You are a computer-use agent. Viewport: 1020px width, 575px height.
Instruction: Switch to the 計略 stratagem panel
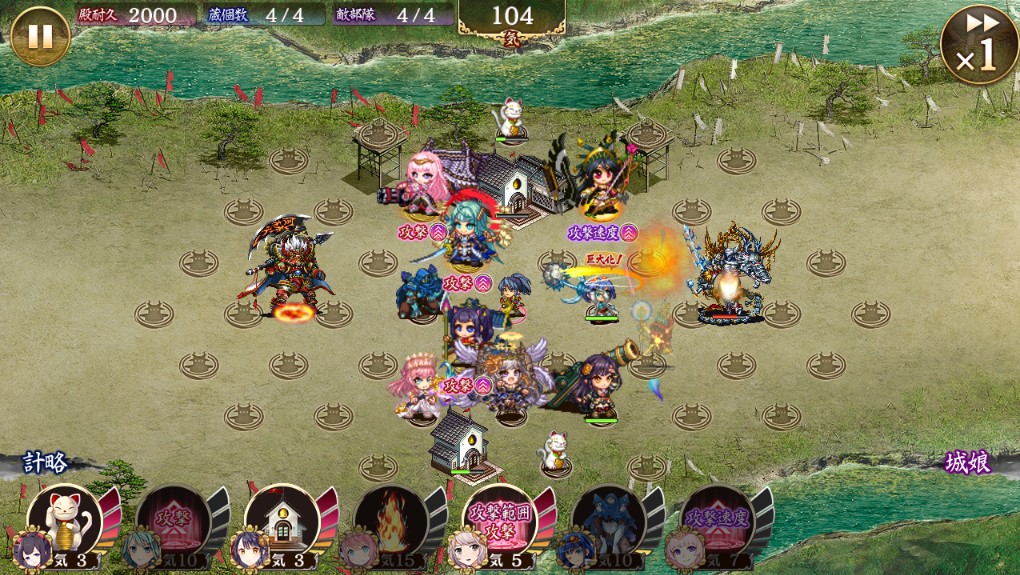[x=46, y=463]
